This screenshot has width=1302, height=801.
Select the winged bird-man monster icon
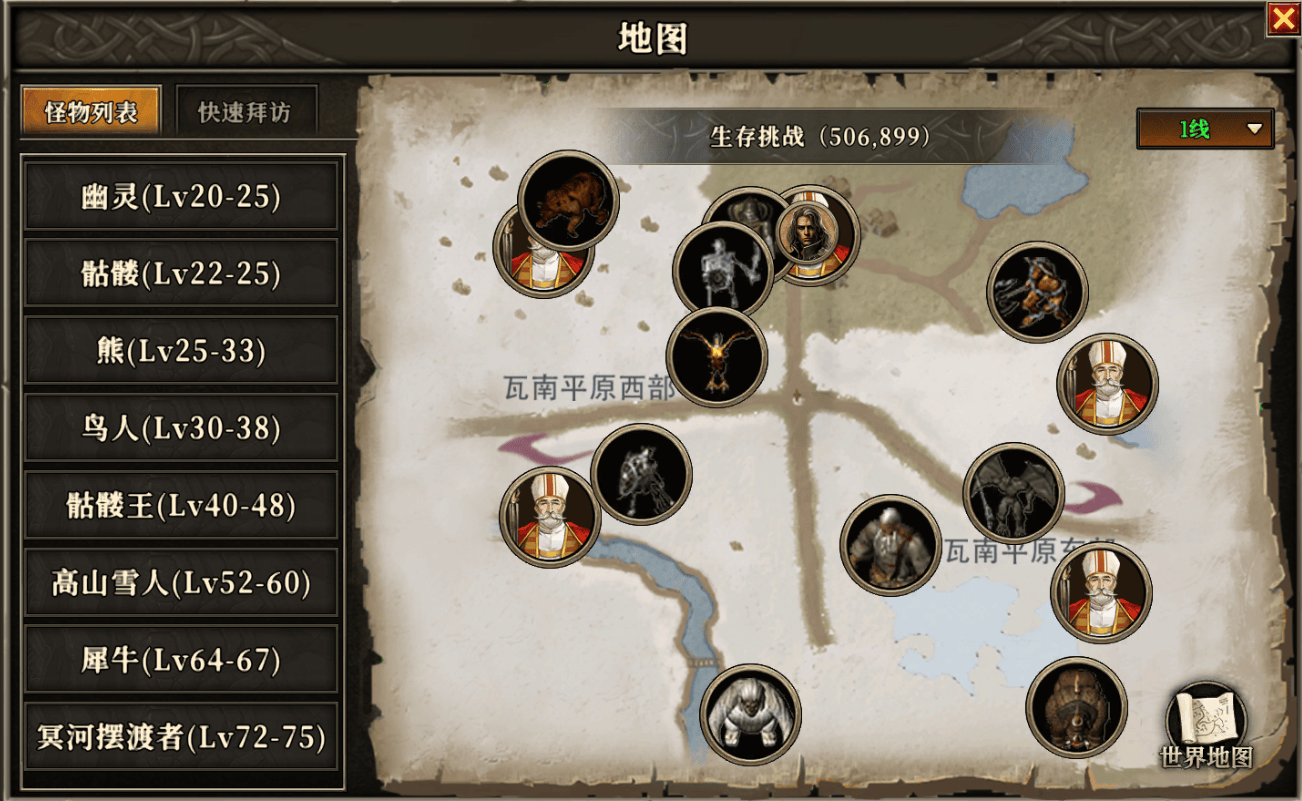click(x=715, y=360)
